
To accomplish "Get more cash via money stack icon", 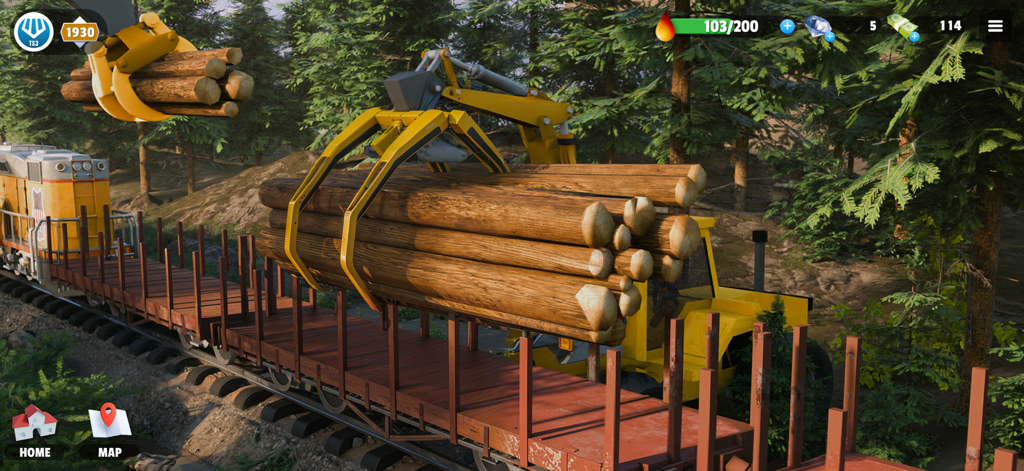I will (x=903, y=28).
